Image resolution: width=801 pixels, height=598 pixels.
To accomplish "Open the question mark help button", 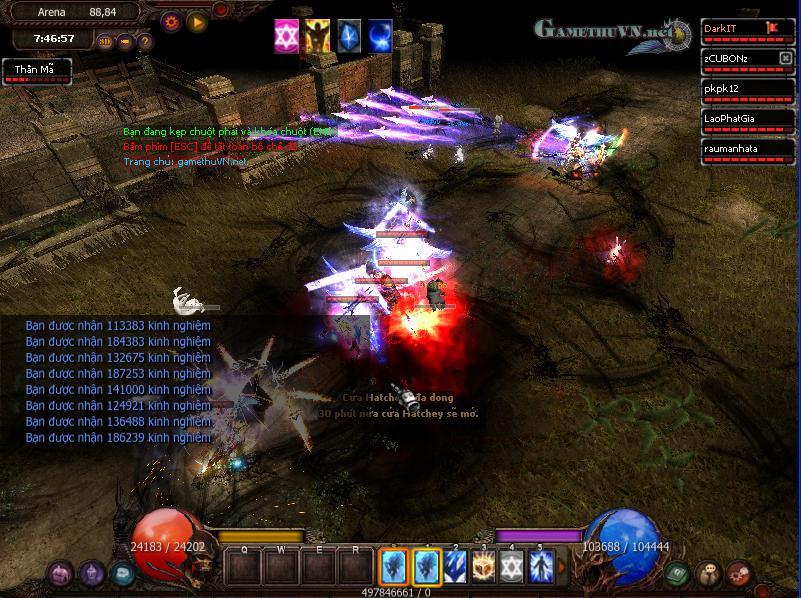I will (x=145, y=42).
